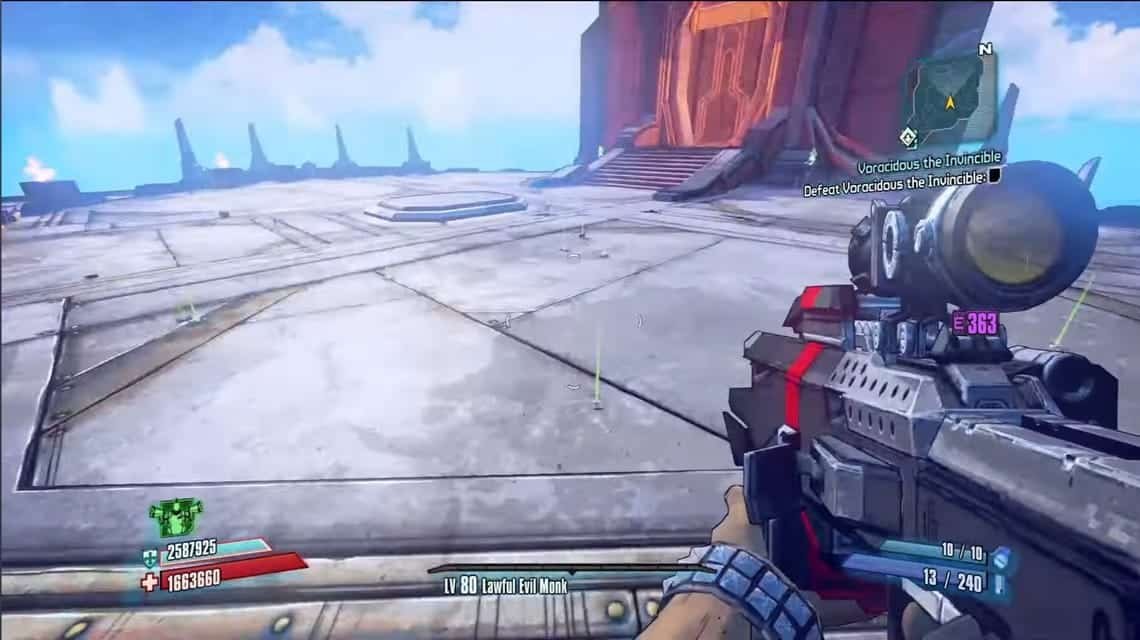
Task: Tick the Defeat Voracidous objective checkbox
Action: [994, 175]
